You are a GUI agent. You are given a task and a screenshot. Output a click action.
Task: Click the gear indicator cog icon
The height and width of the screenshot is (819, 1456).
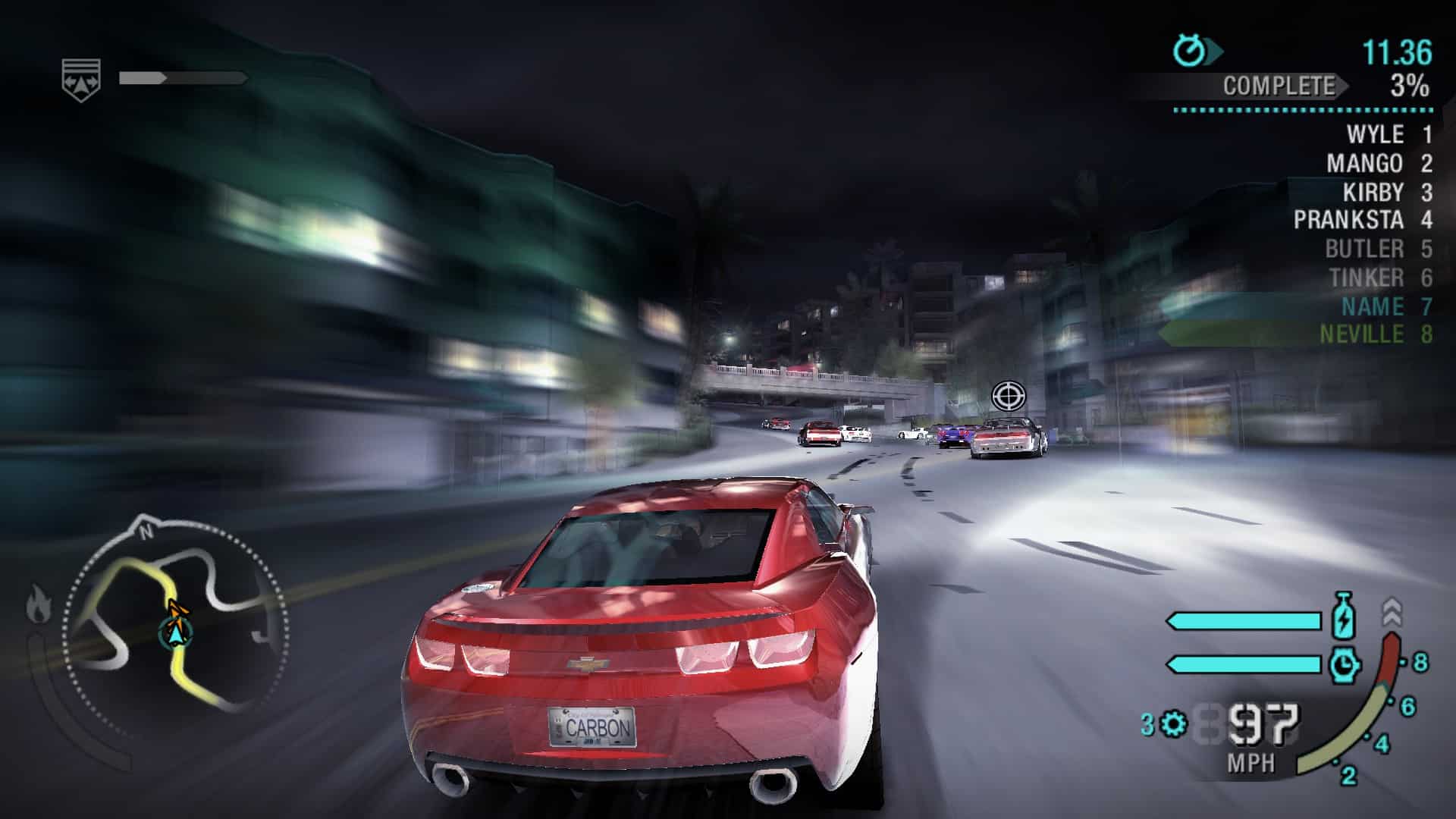pyautogui.click(x=1174, y=724)
